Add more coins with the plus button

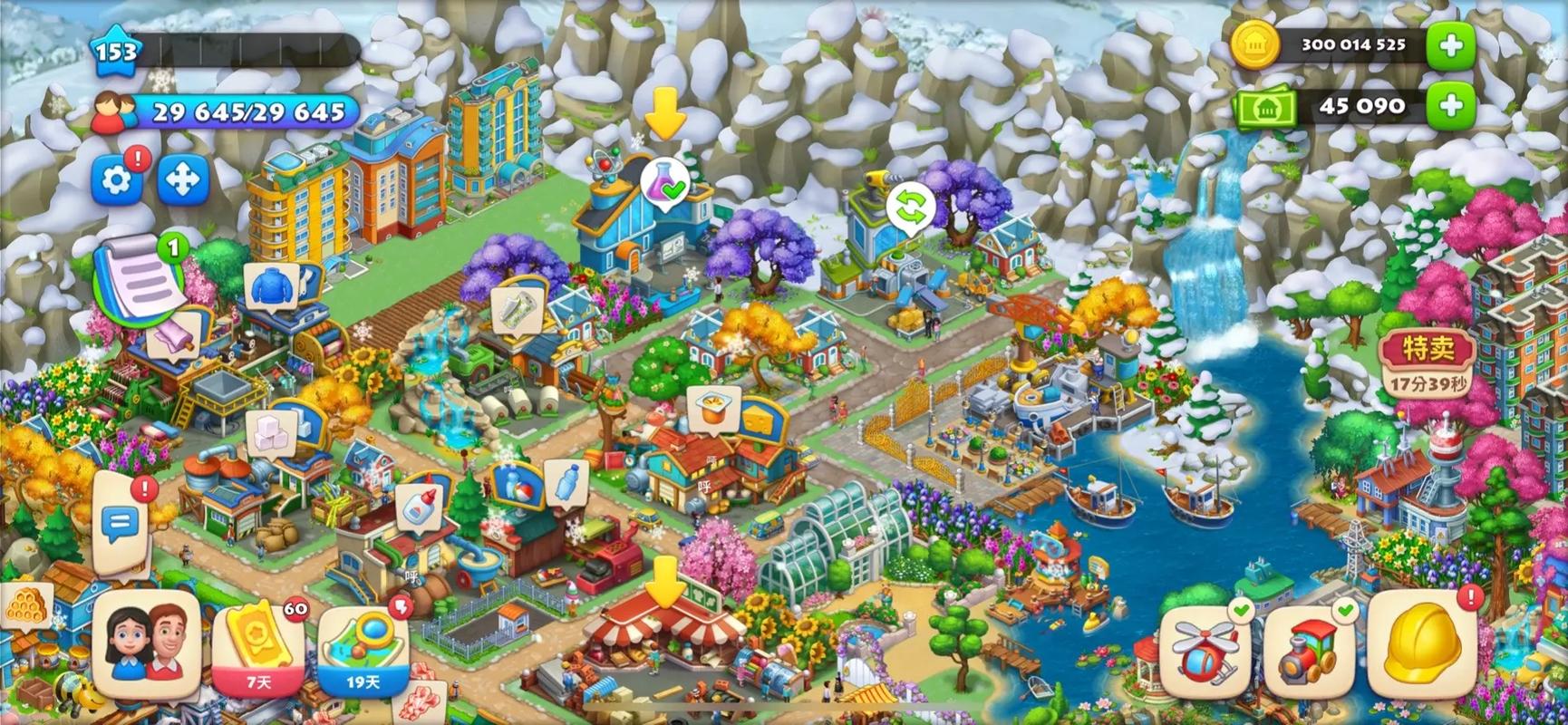[1450, 44]
